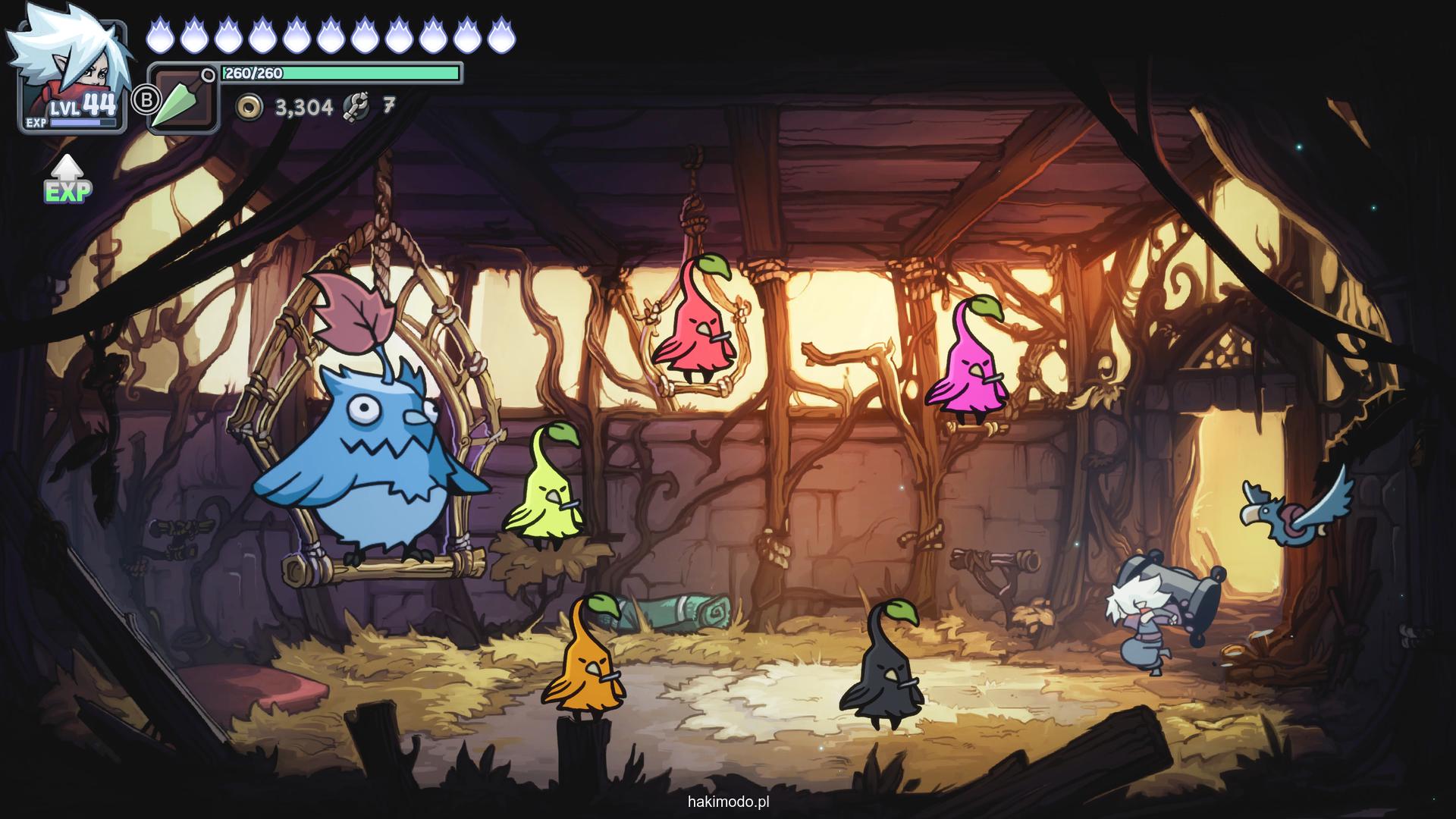Click the gold coin currency icon
Viewport: 1456px width, 819px height.
[249, 108]
